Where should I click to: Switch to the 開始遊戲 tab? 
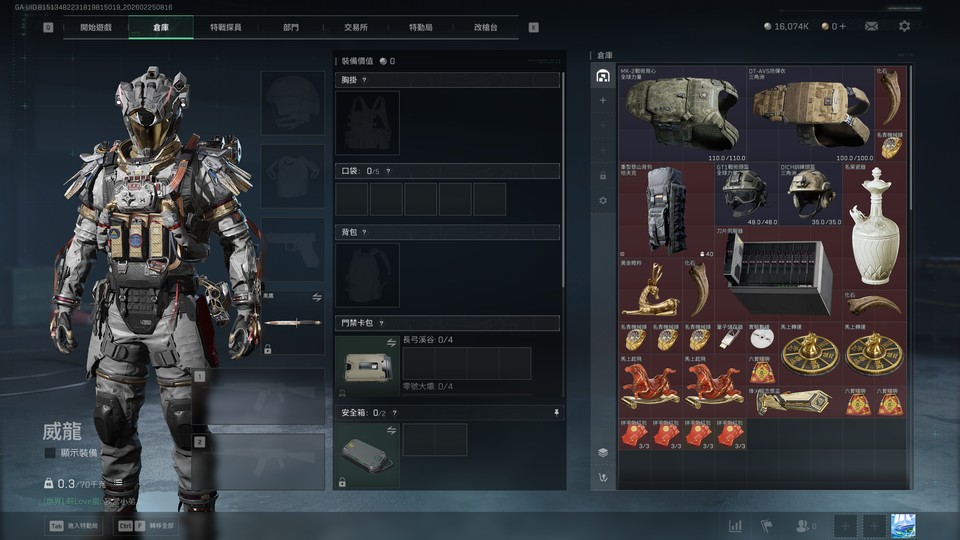point(95,27)
